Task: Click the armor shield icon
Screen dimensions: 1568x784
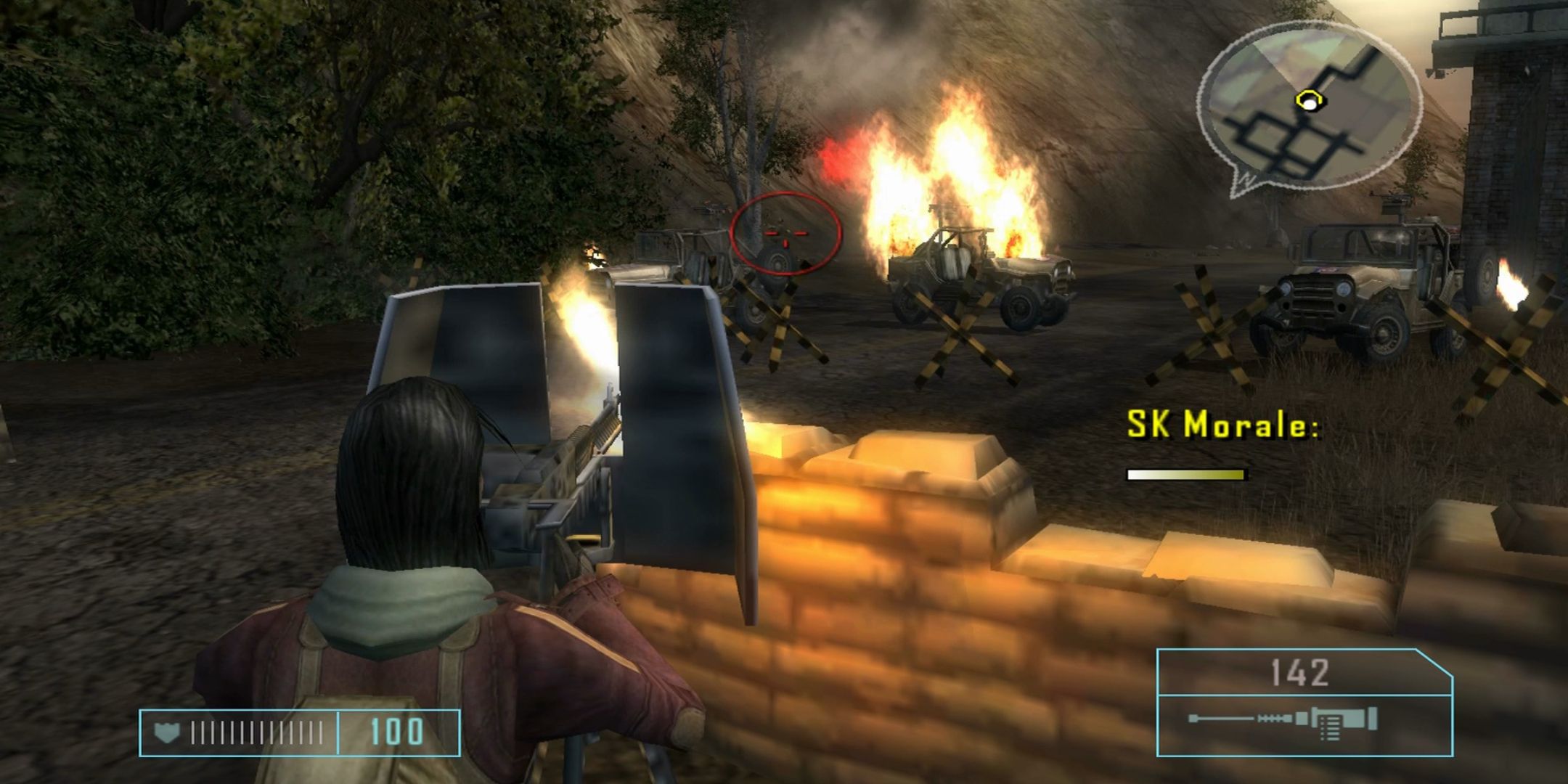Action: (x=167, y=733)
